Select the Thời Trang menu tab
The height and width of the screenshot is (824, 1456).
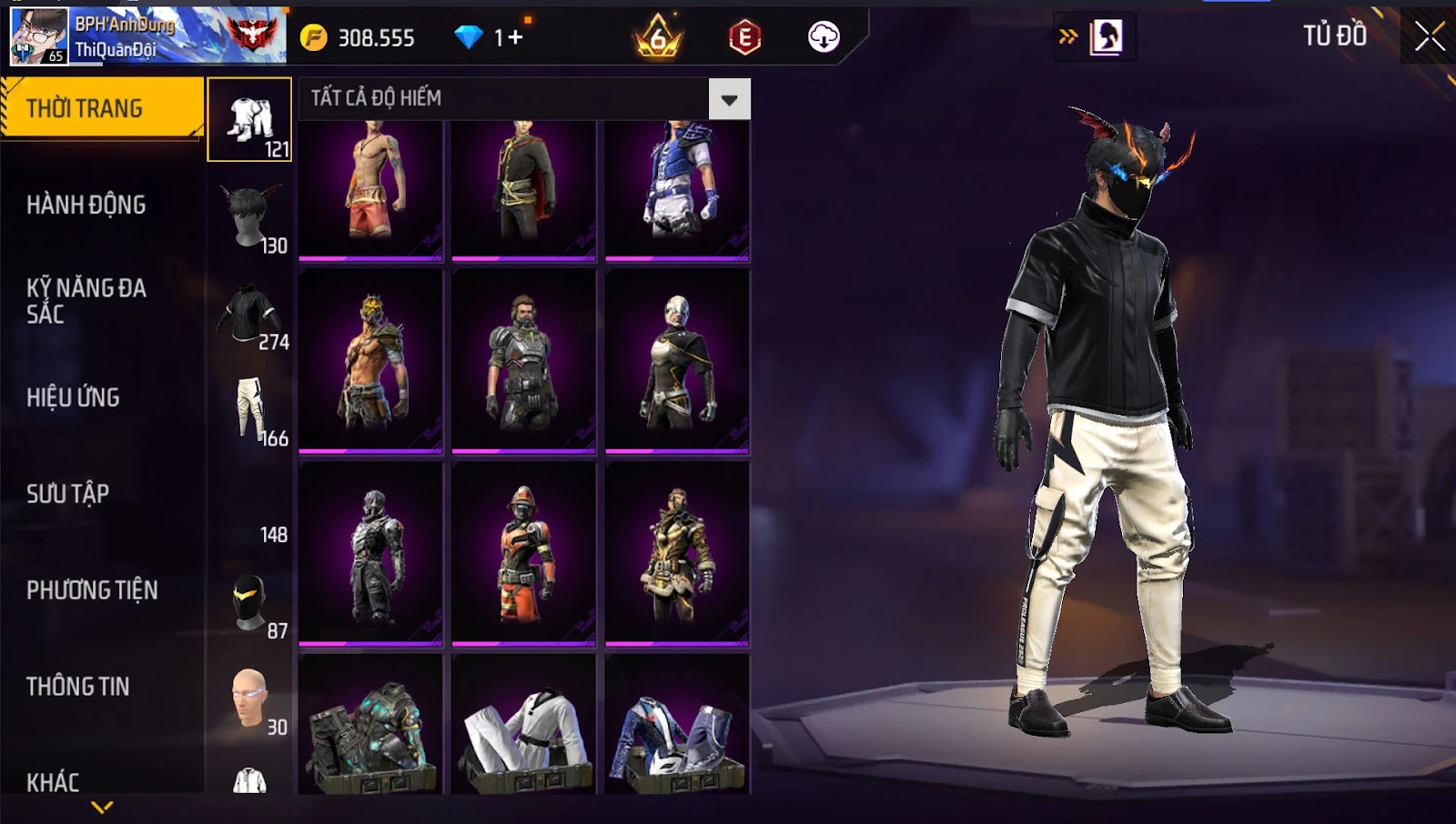point(100,108)
